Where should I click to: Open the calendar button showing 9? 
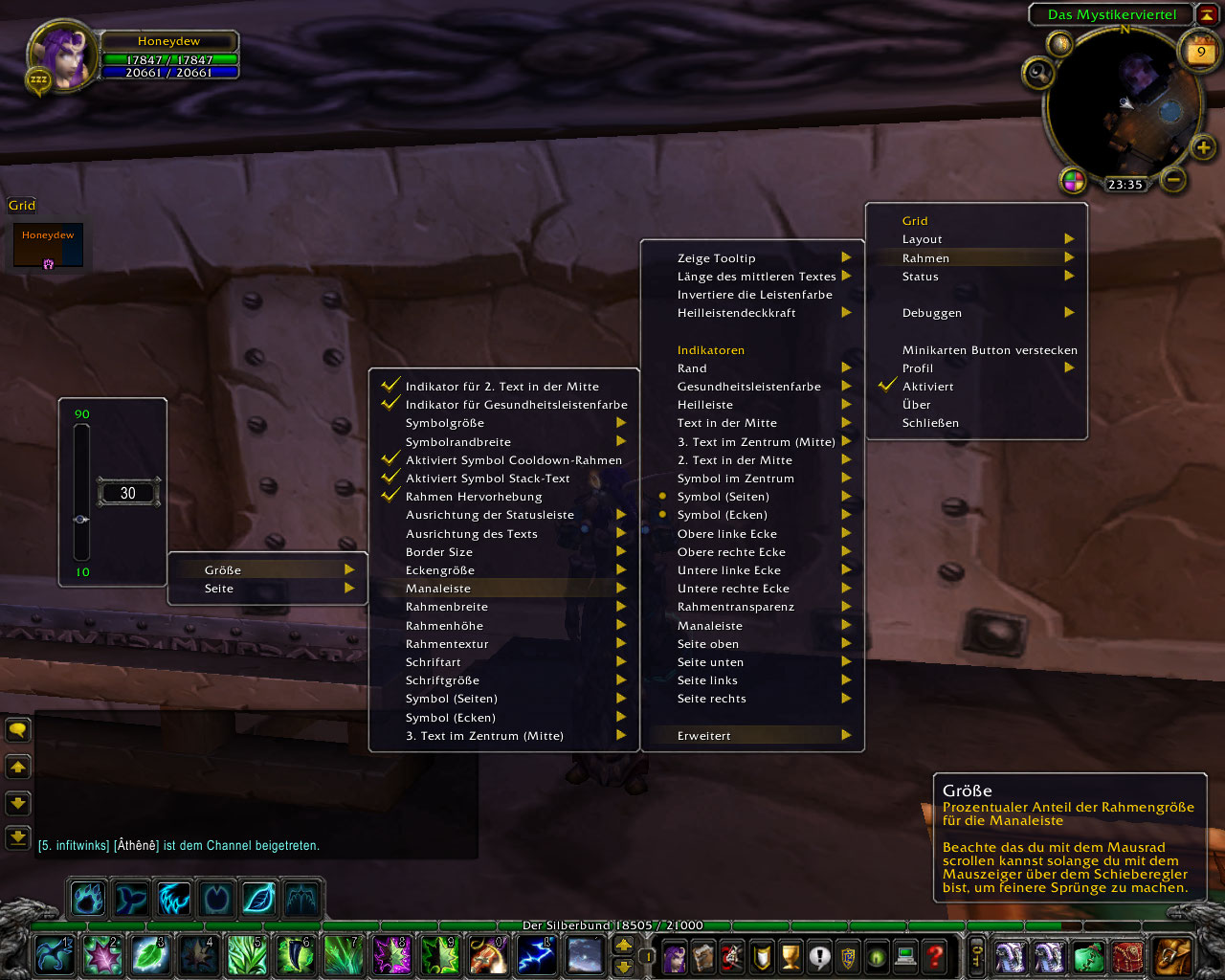tap(1201, 52)
